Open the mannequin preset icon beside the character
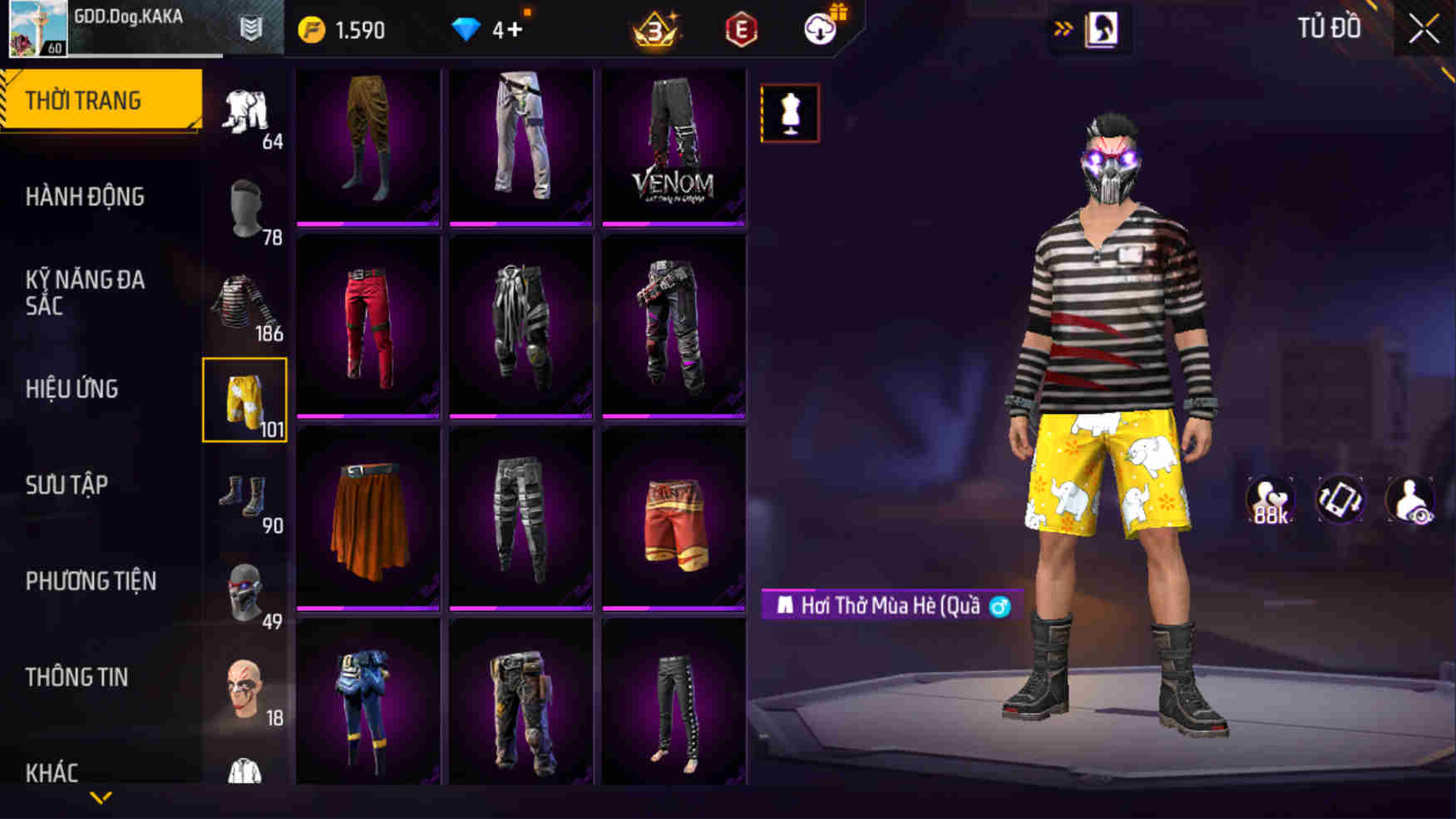The image size is (1456, 819). pos(791,113)
